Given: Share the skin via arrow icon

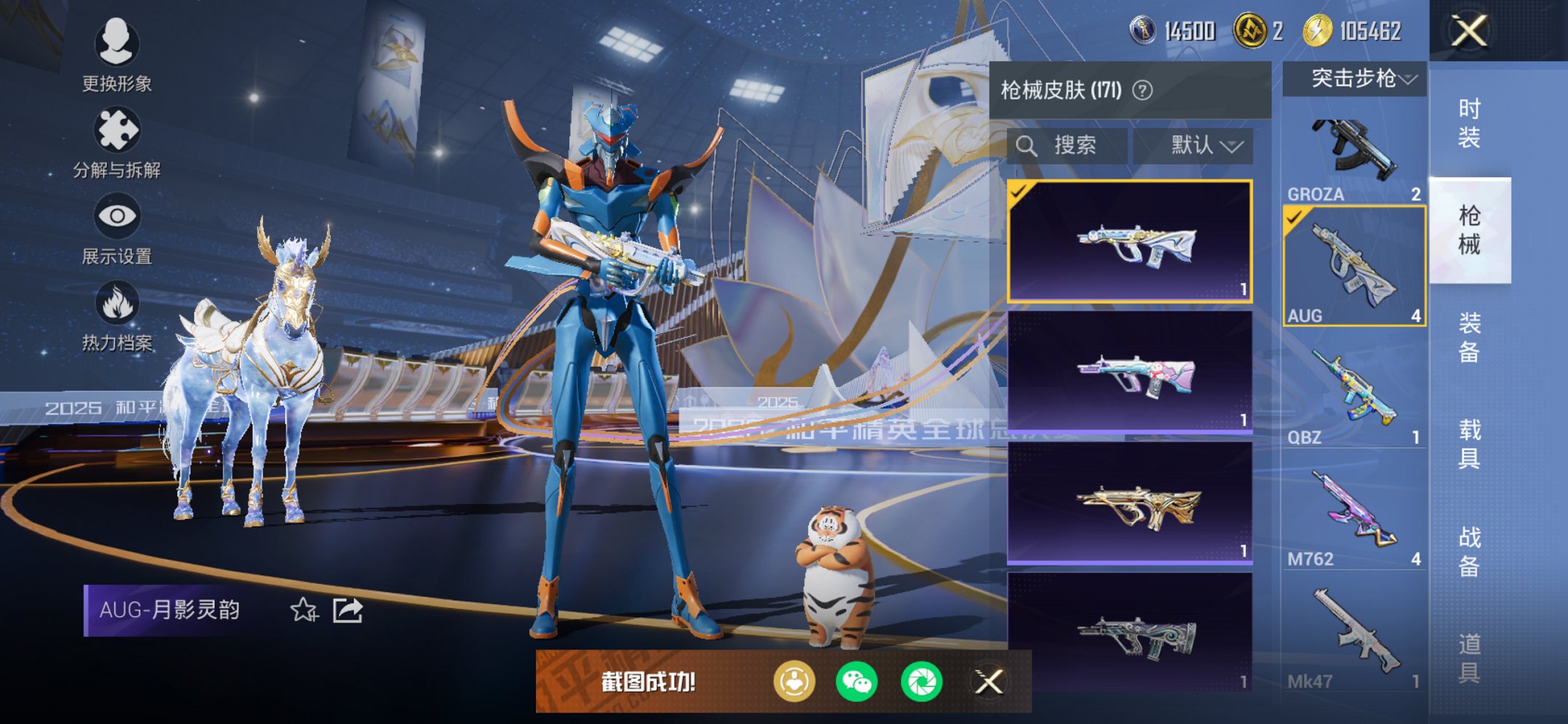Looking at the screenshot, I should point(348,610).
